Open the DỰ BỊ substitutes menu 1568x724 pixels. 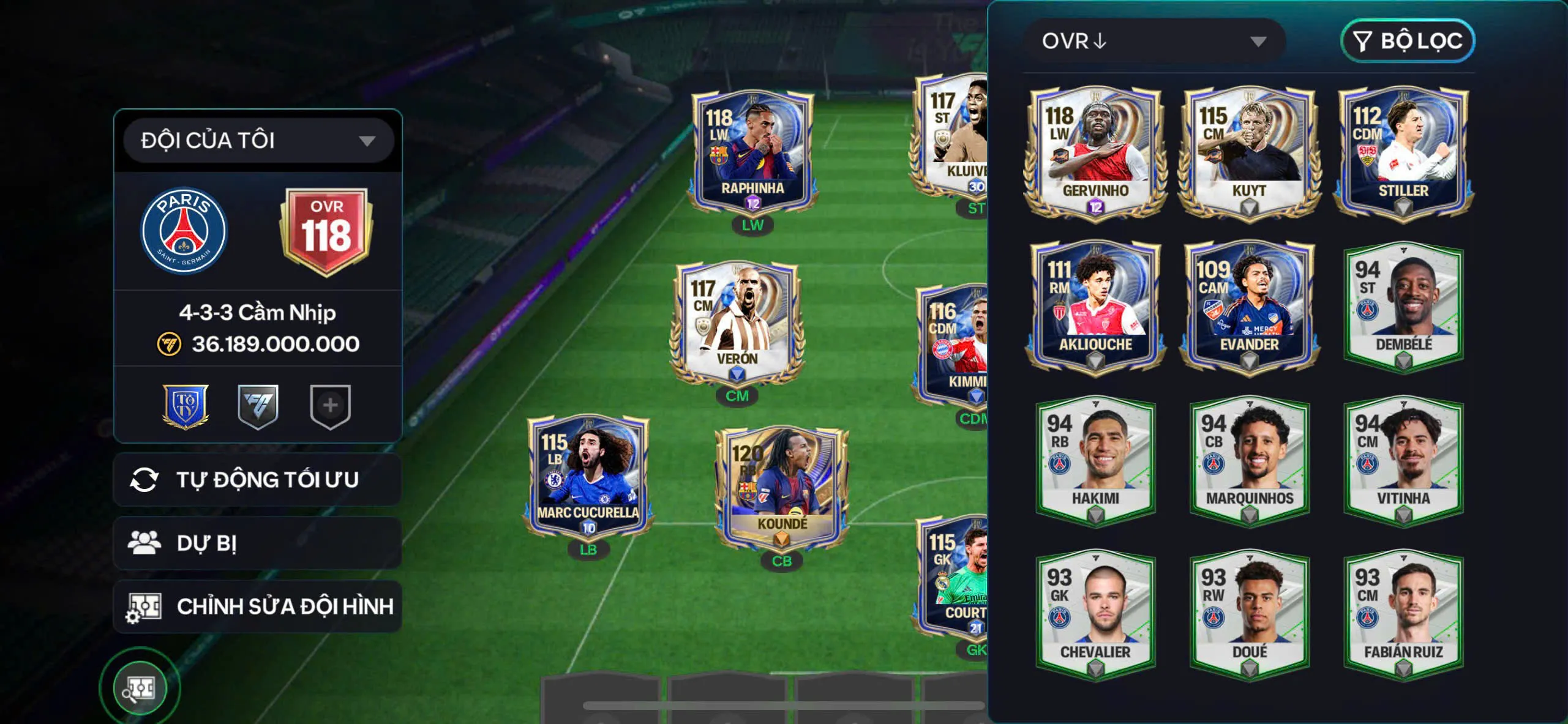(258, 543)
